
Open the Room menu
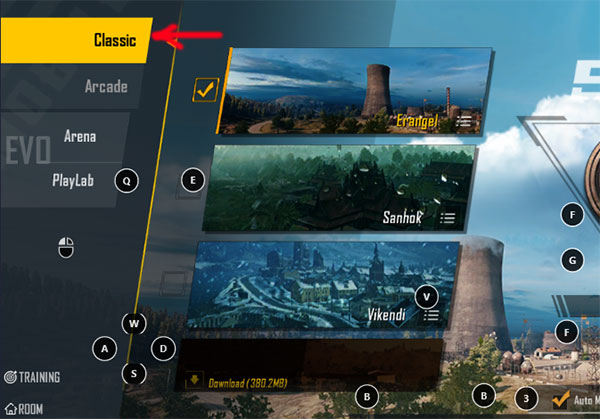[x=24, y=408]
